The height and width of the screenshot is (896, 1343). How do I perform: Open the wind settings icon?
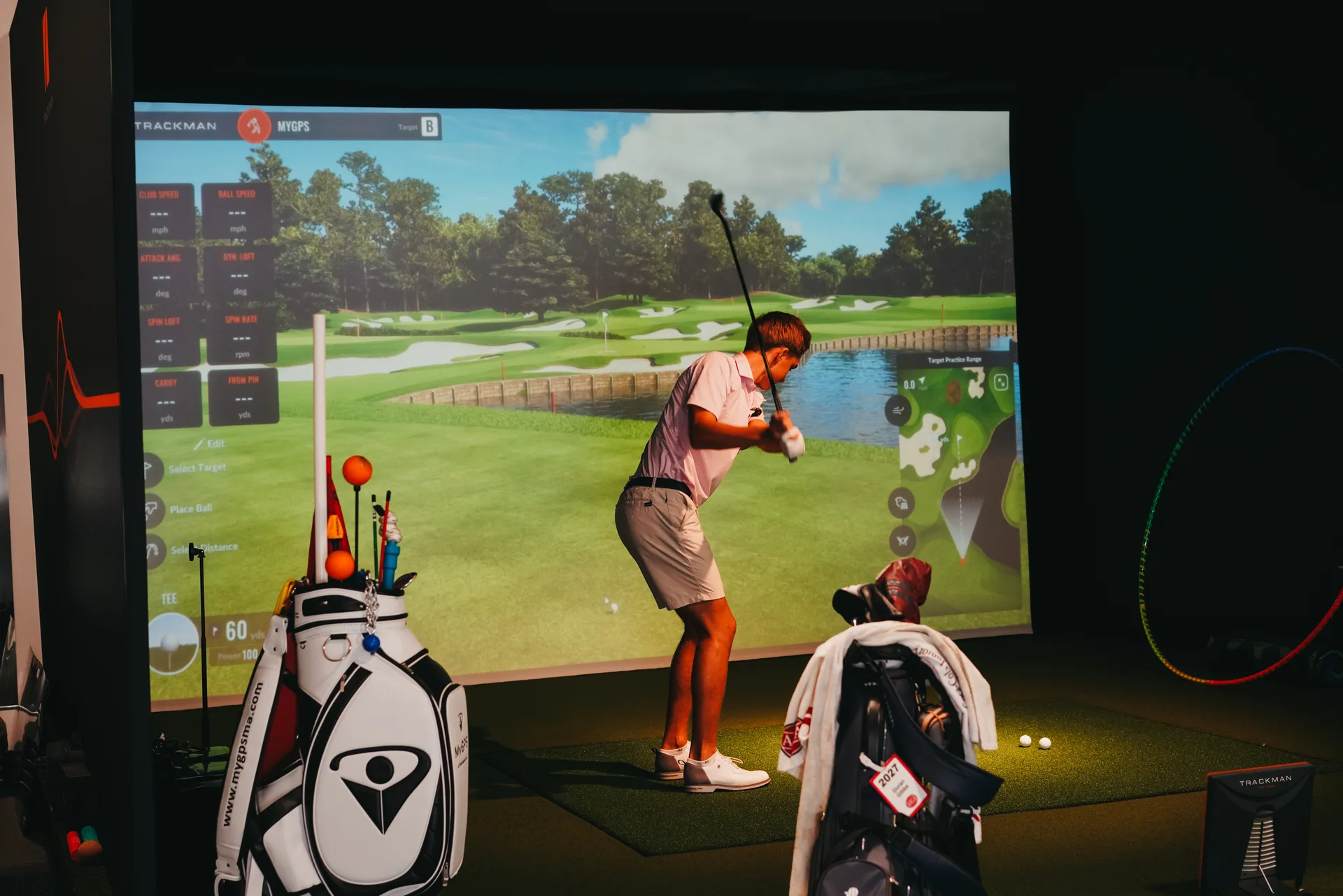pyautogui.click(x=898, y=411)
